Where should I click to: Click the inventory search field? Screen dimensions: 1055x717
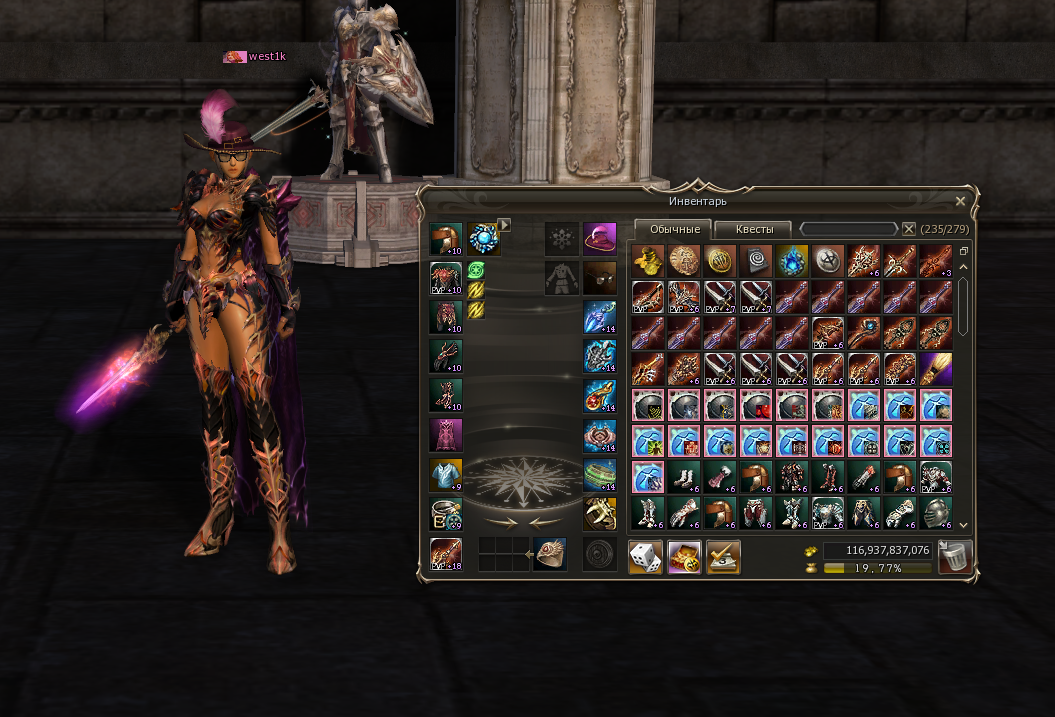848,229
